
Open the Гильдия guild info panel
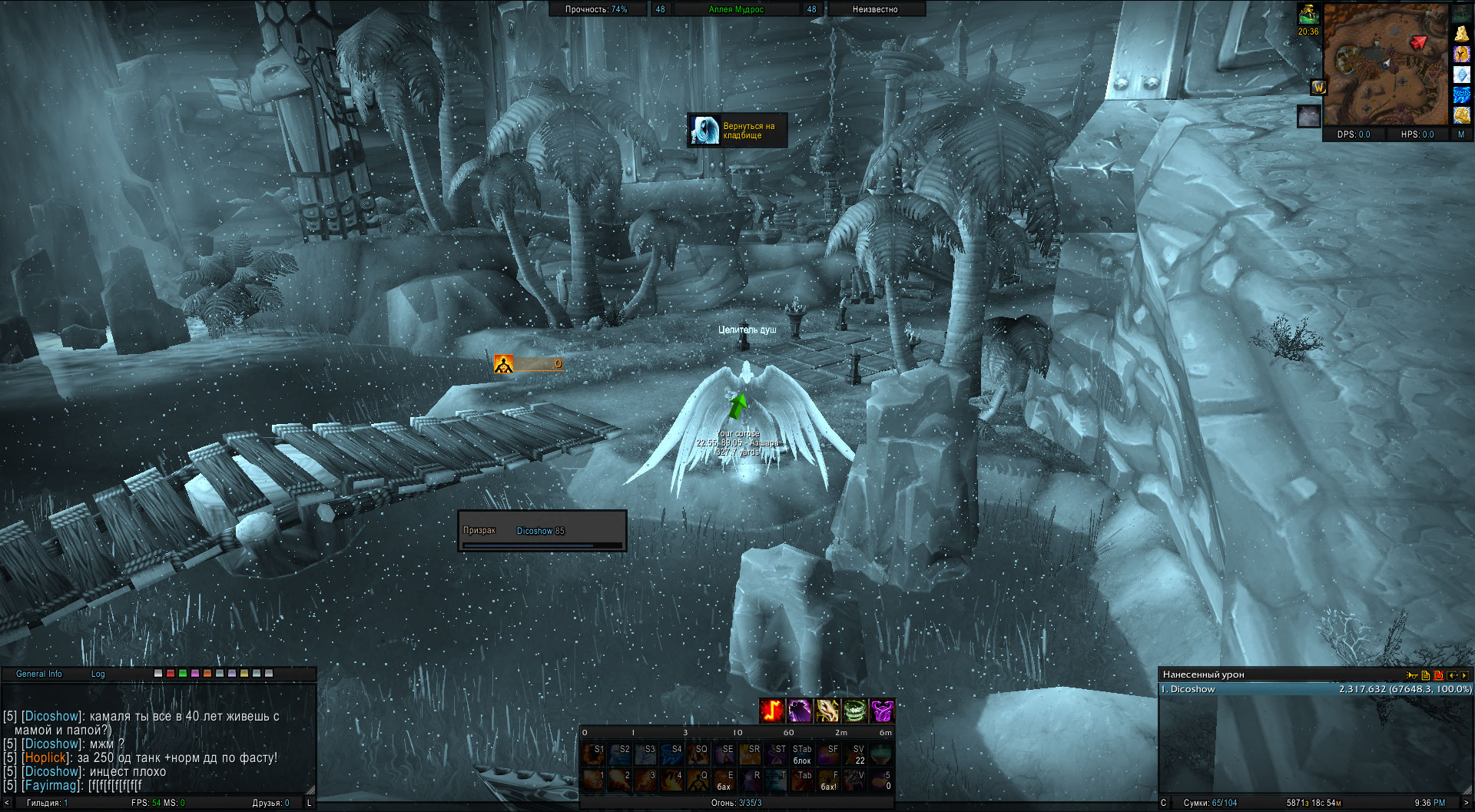pyautogui.click(x=47, y=803)
